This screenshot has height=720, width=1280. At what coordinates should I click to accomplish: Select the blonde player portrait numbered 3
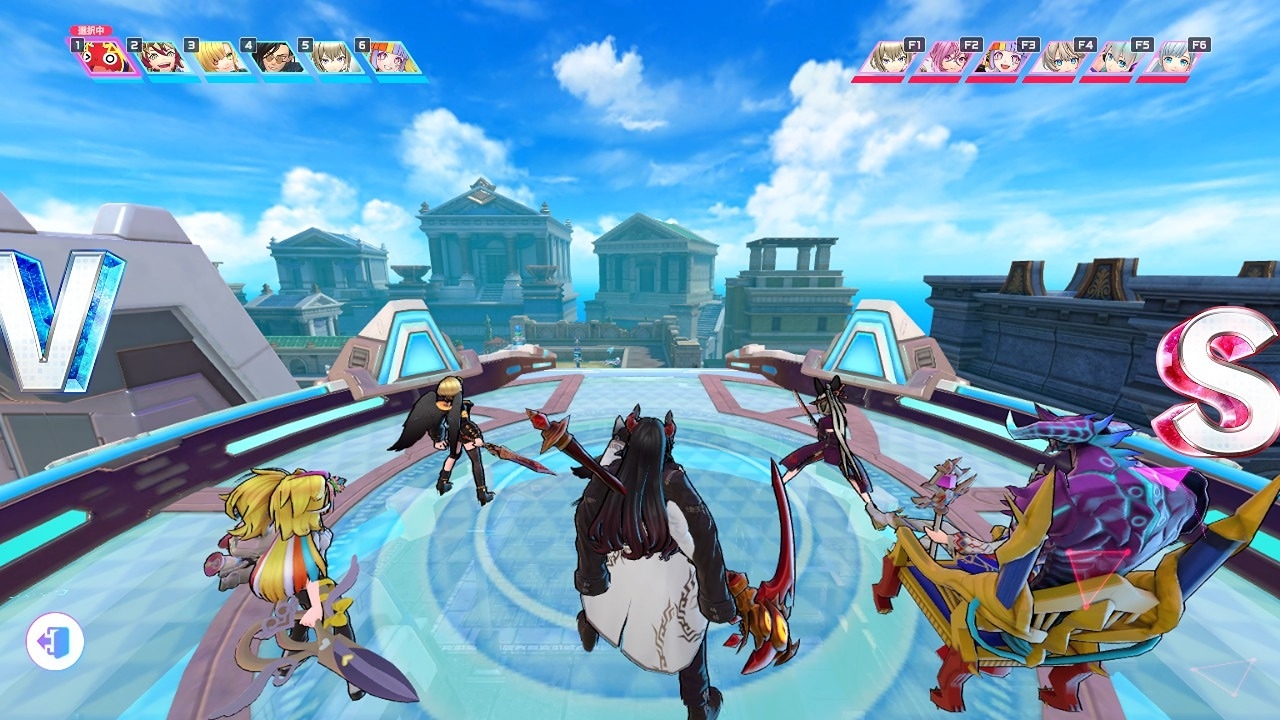pos(218,58)
